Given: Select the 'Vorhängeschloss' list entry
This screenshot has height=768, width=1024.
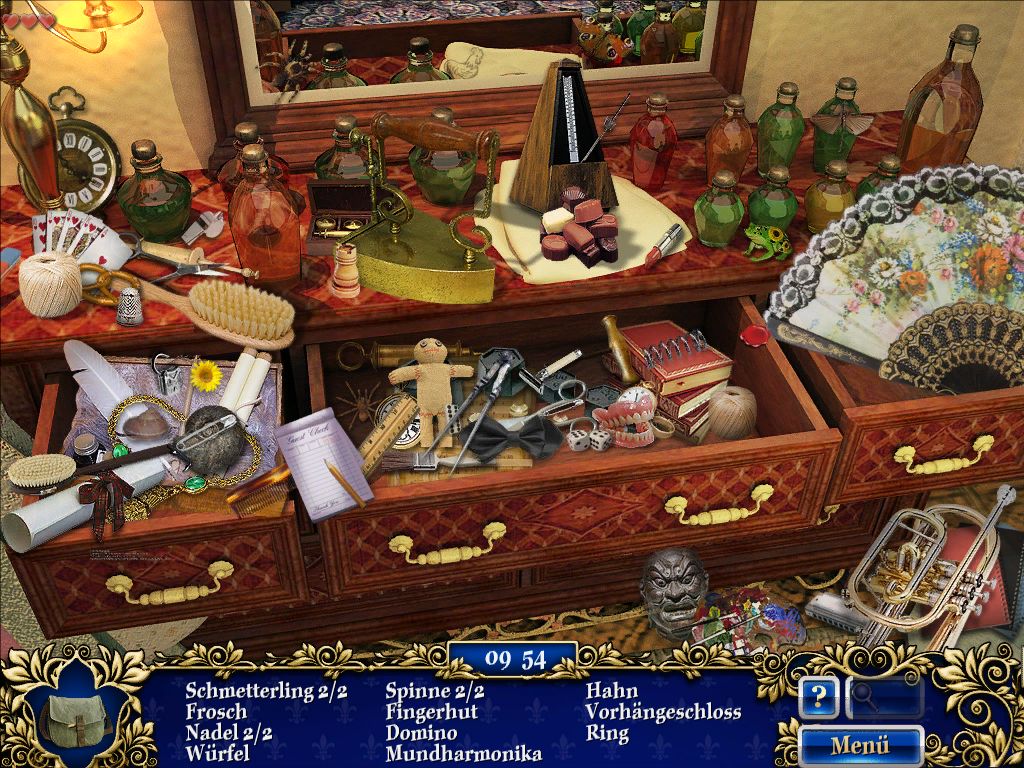Looking at the screenshot, I should [x=663, y=712].
